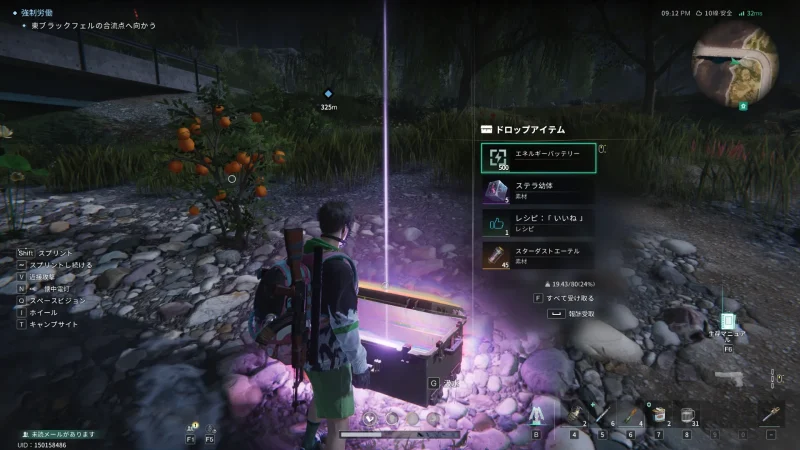Choose the スターダストエーテル loot entry

538,255
